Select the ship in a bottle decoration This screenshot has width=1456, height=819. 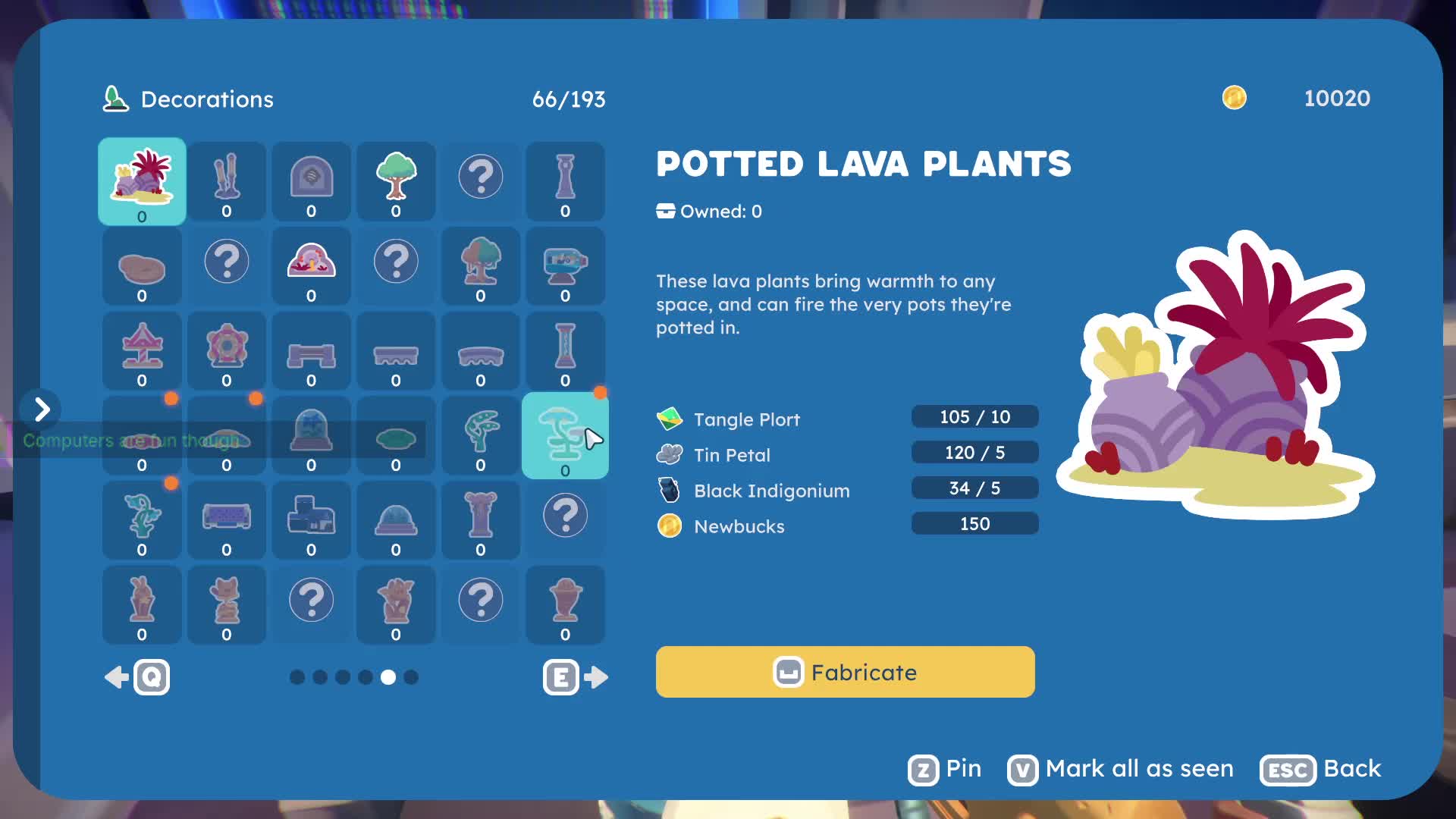click(565, 266)
